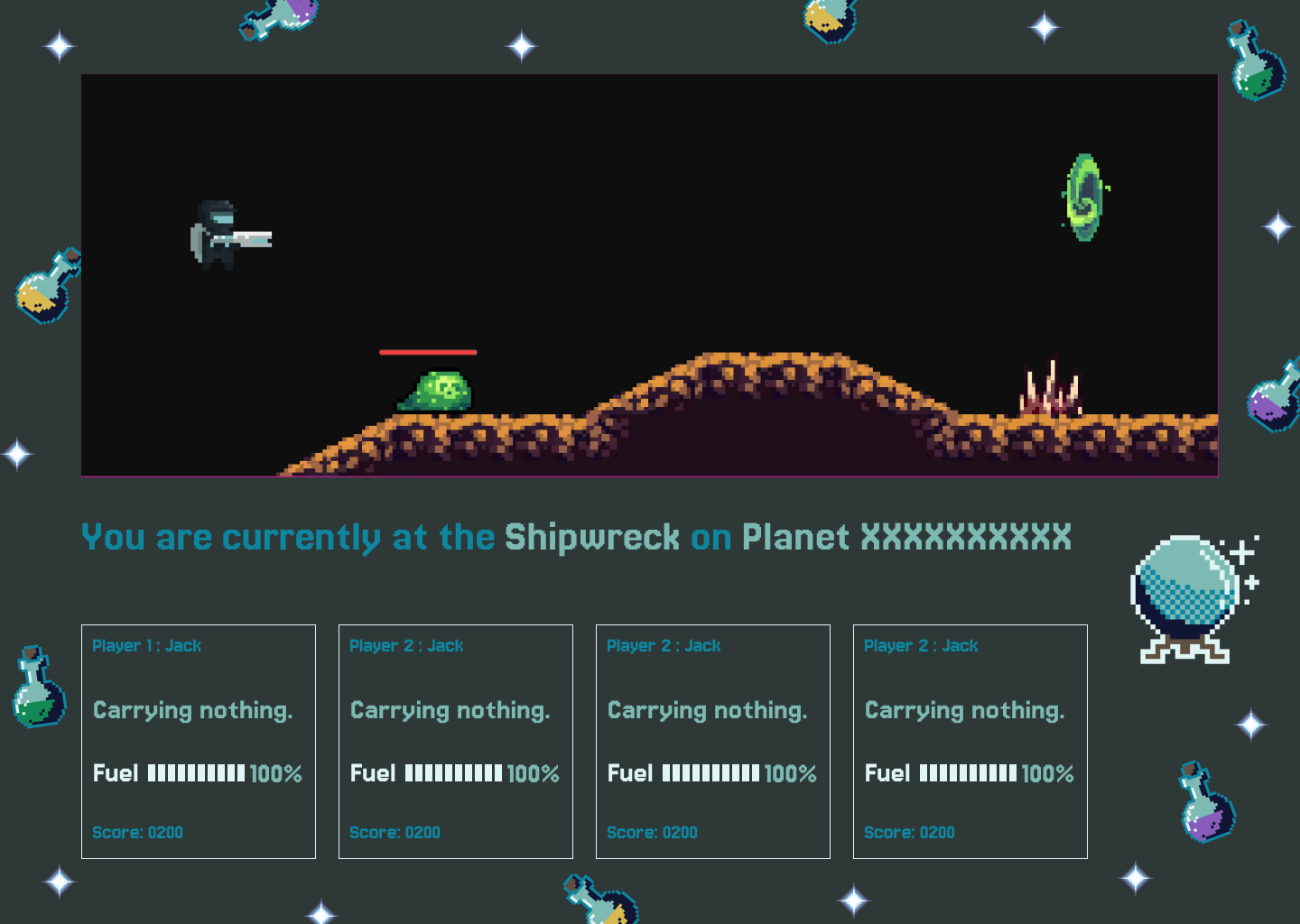Click Player 1's Fuel bar
Viewport: 1300px width, 924px height.
pos(197,773)
